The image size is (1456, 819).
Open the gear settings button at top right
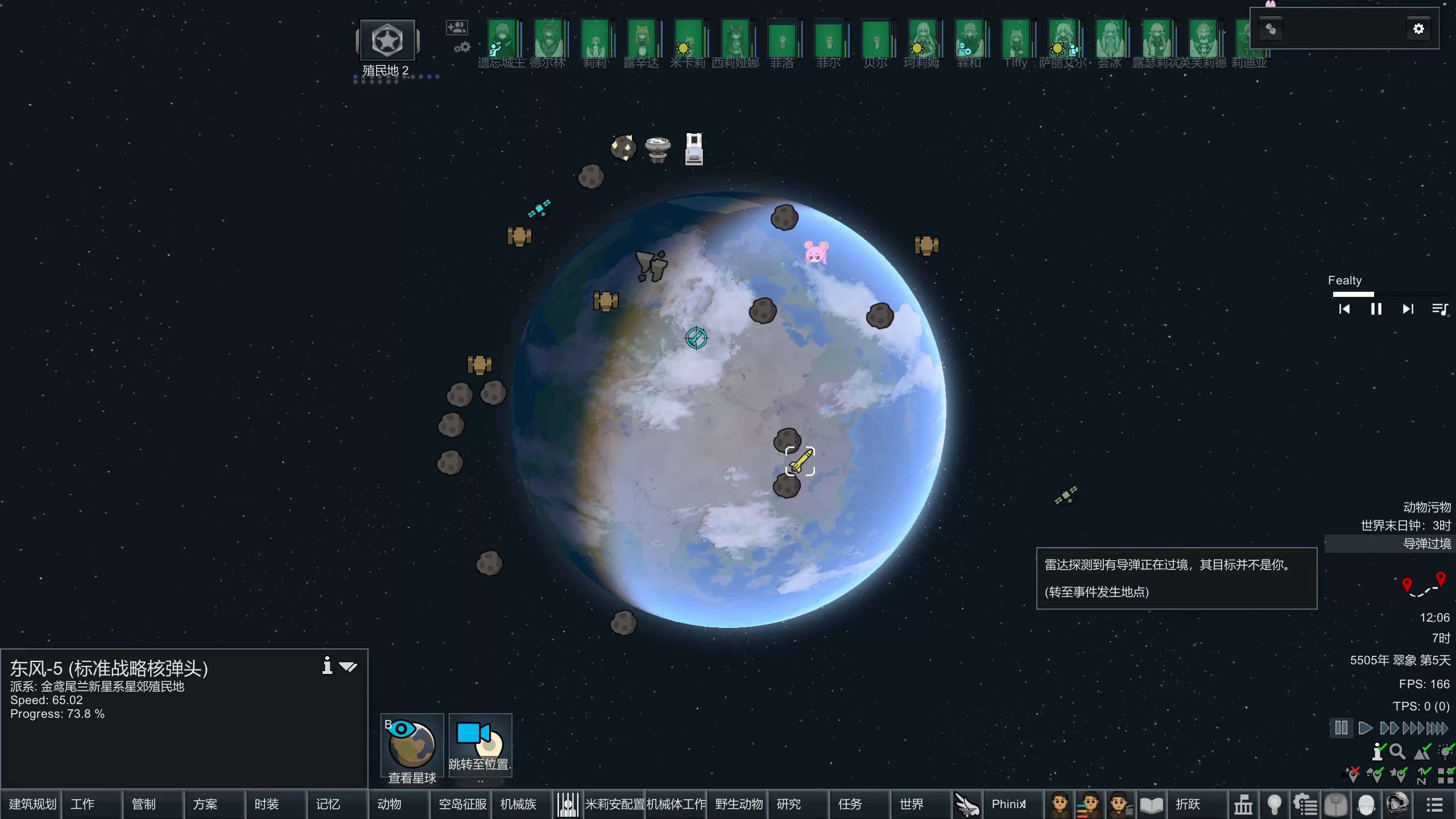click(x=1418, y=29)
